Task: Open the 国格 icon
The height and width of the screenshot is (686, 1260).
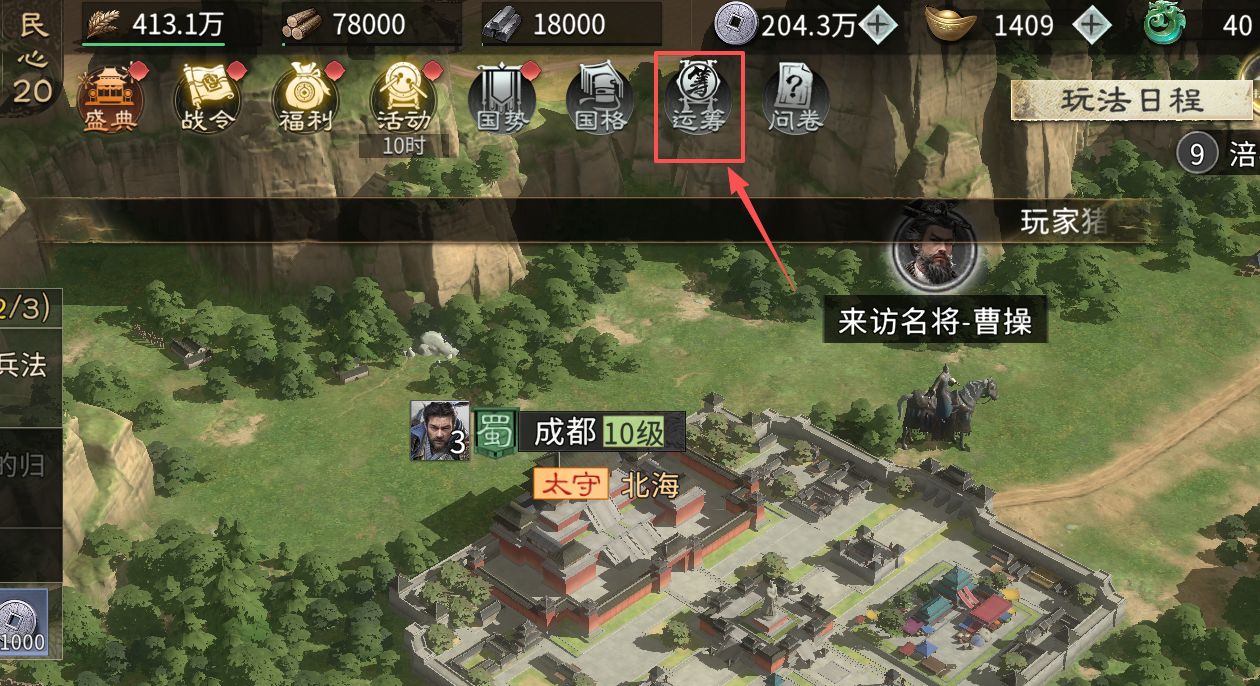Action: 599,98
